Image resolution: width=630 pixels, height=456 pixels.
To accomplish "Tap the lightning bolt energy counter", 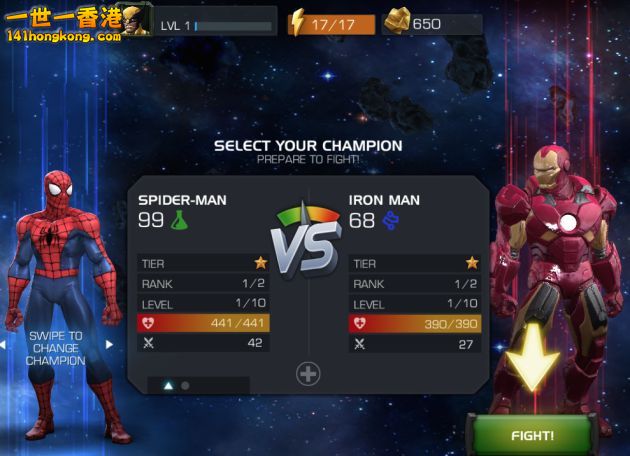I will (x=331, y=22).
